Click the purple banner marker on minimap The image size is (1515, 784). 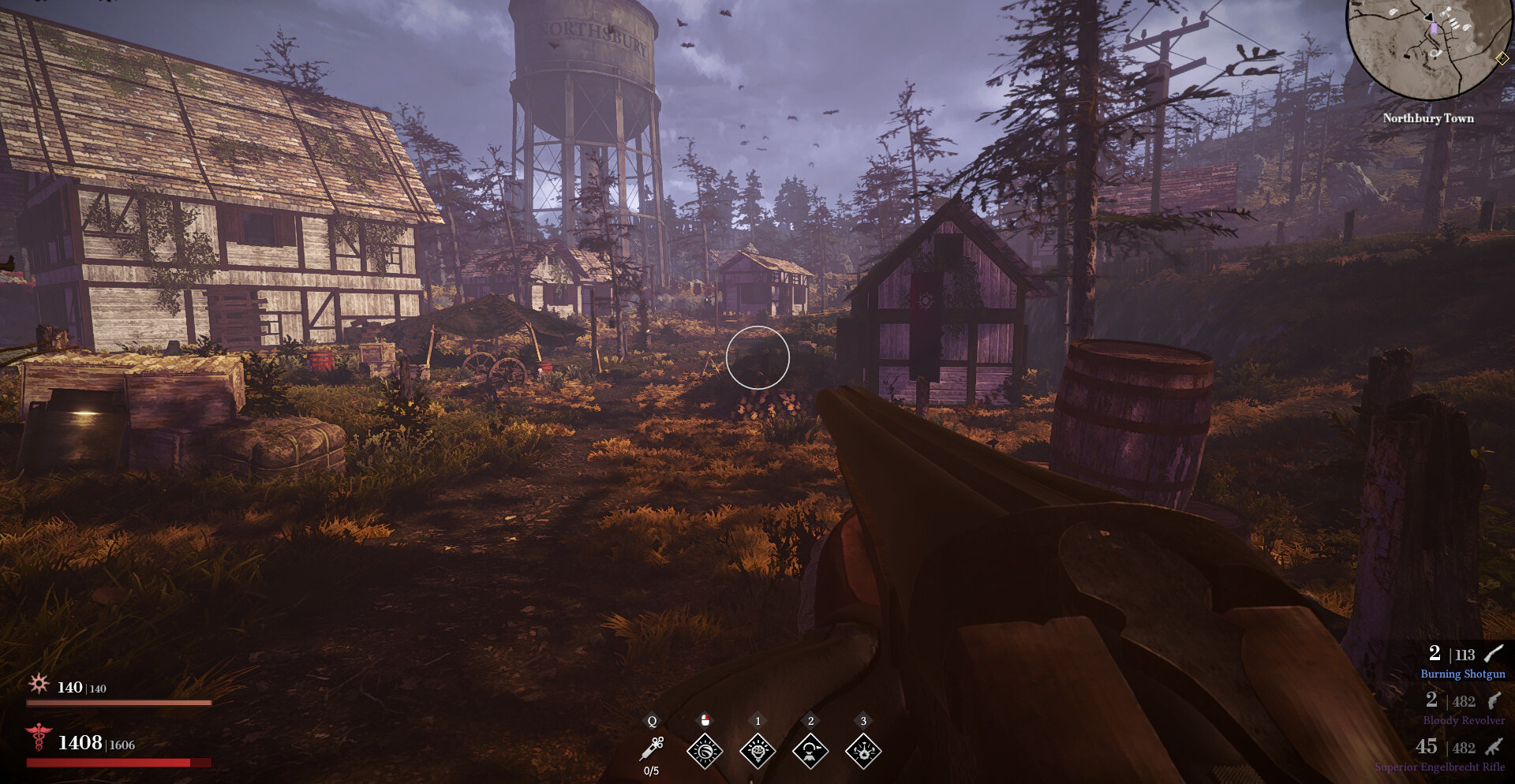[x=1434, y=28]
